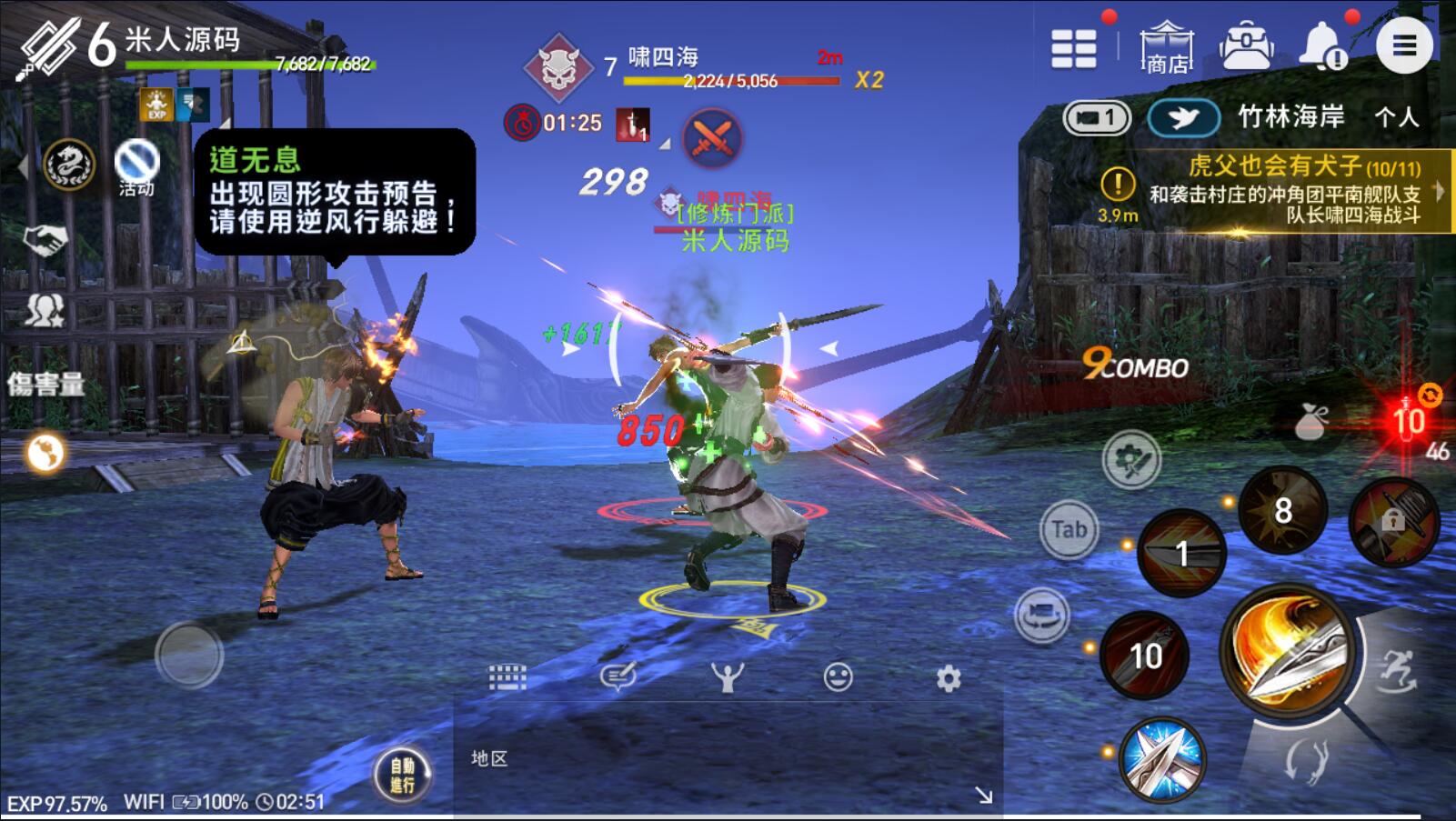1456x821 pixels.
Task: Trigger the sprint dodge button
Action: (x=1398, y=671)
